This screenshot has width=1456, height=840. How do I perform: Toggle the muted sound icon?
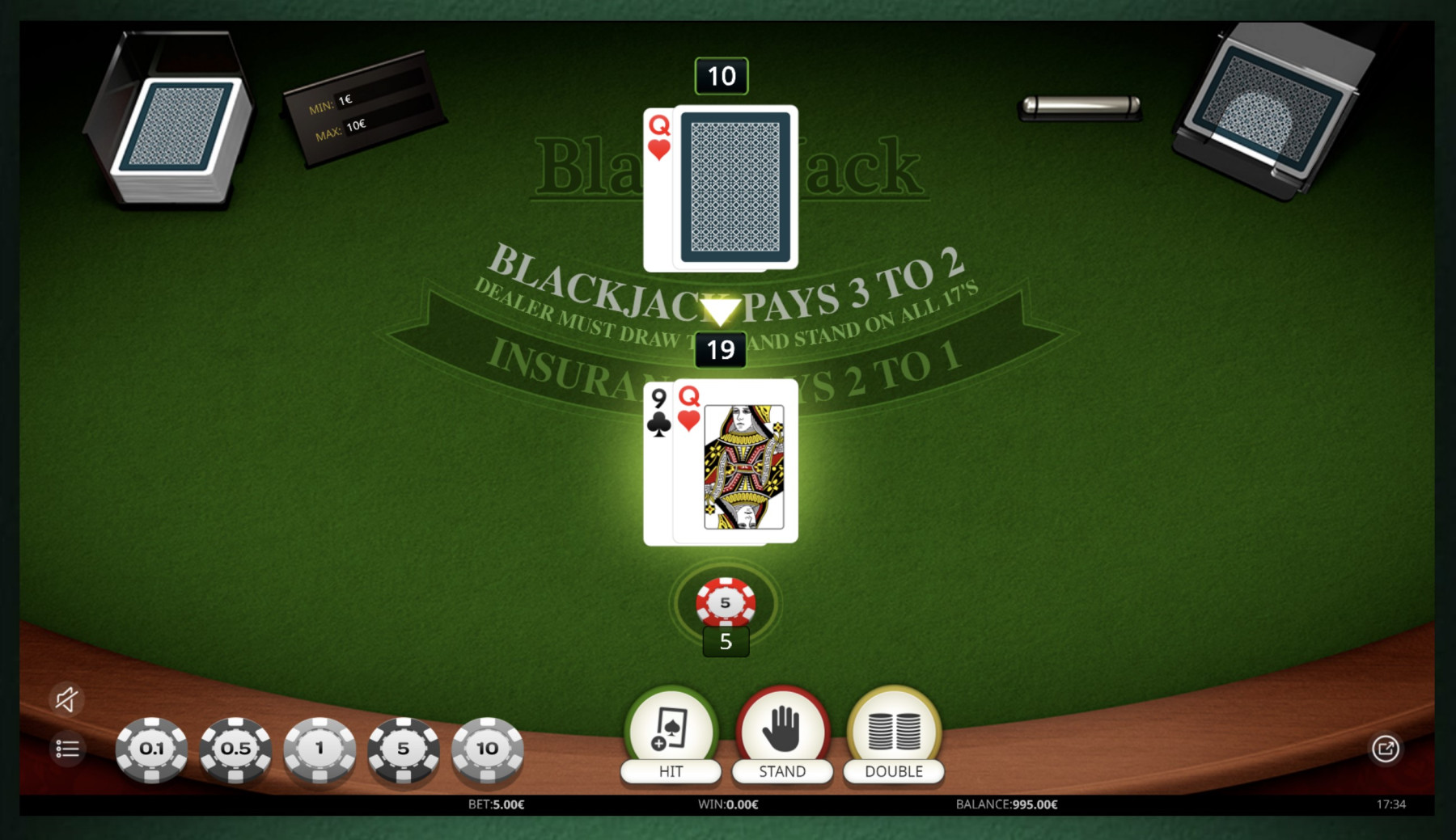click(x=67, y=699)
